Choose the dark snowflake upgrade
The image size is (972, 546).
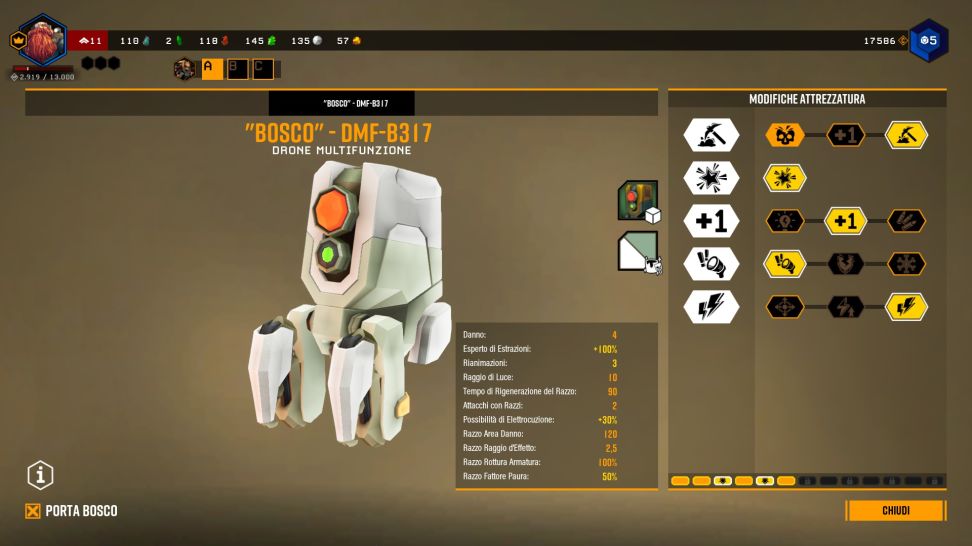pos(906,264)
